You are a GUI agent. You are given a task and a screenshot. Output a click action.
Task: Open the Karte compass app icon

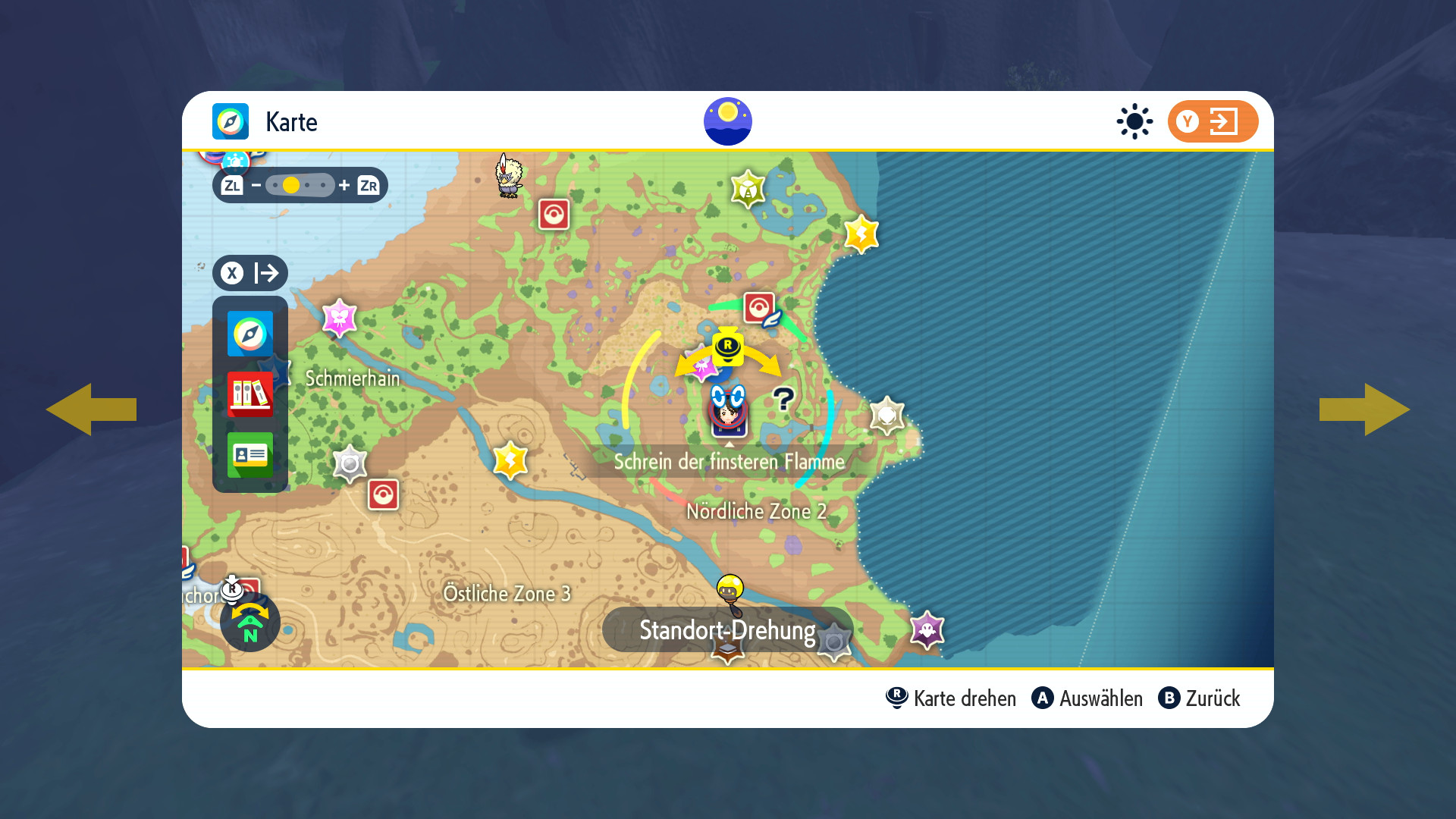point(250,334)
